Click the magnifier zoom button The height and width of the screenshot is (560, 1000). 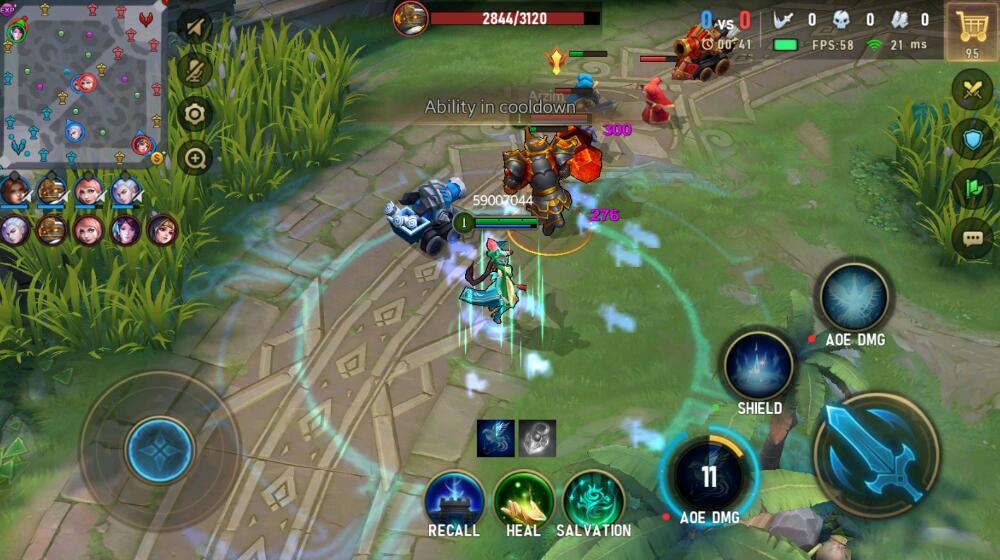195,157
